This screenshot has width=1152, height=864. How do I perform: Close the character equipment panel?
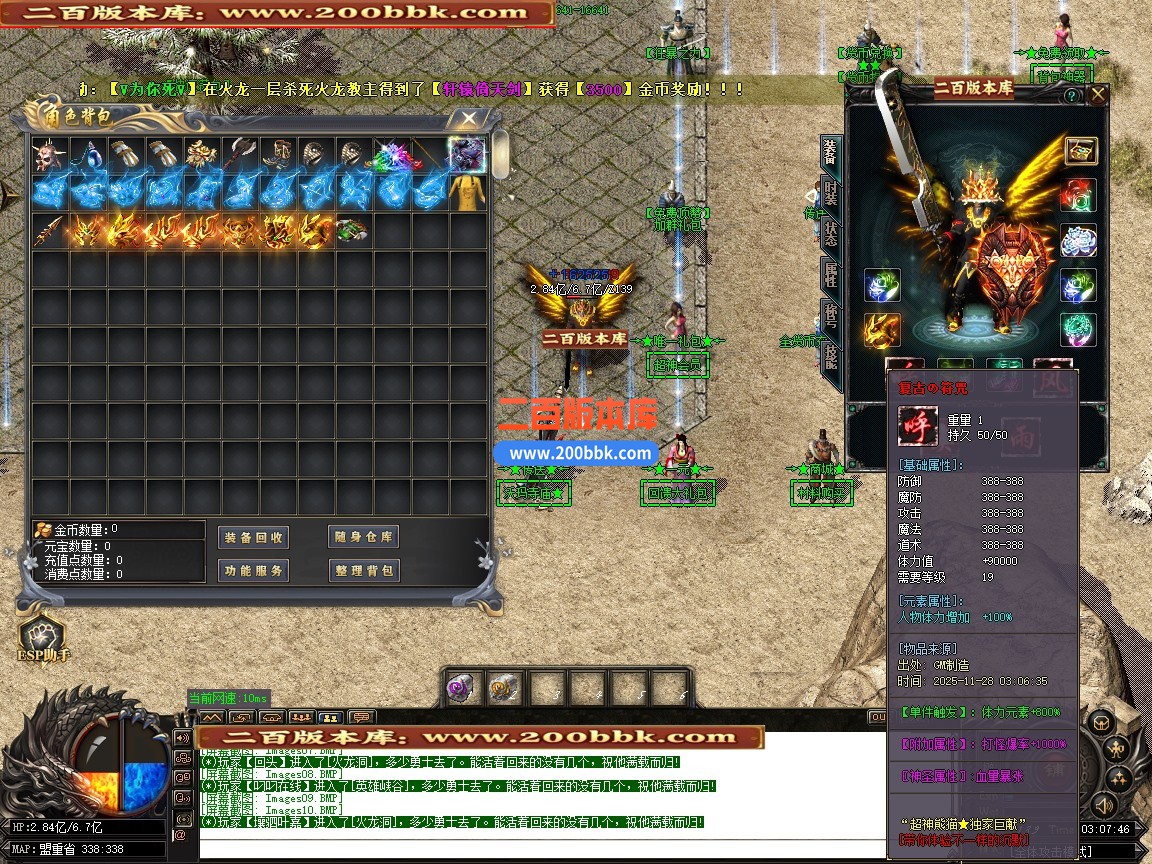1097,95
